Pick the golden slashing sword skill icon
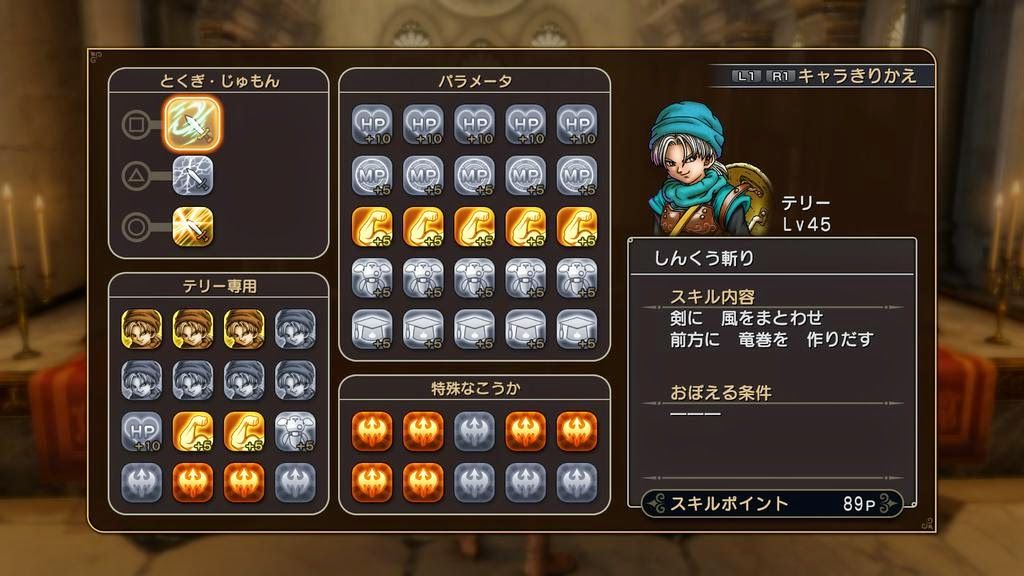Image resolution: width=1024 pixels, height=576 pixels. pos(192,227)
